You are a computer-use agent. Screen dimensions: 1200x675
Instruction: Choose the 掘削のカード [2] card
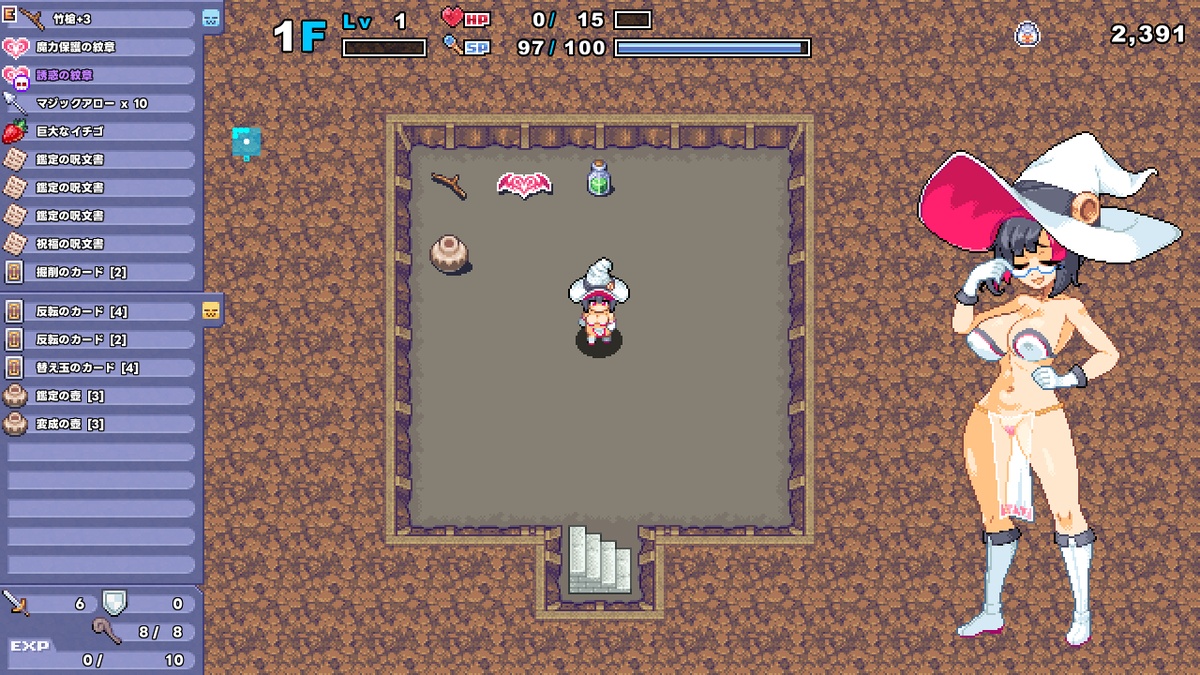[x=100, y=271]
